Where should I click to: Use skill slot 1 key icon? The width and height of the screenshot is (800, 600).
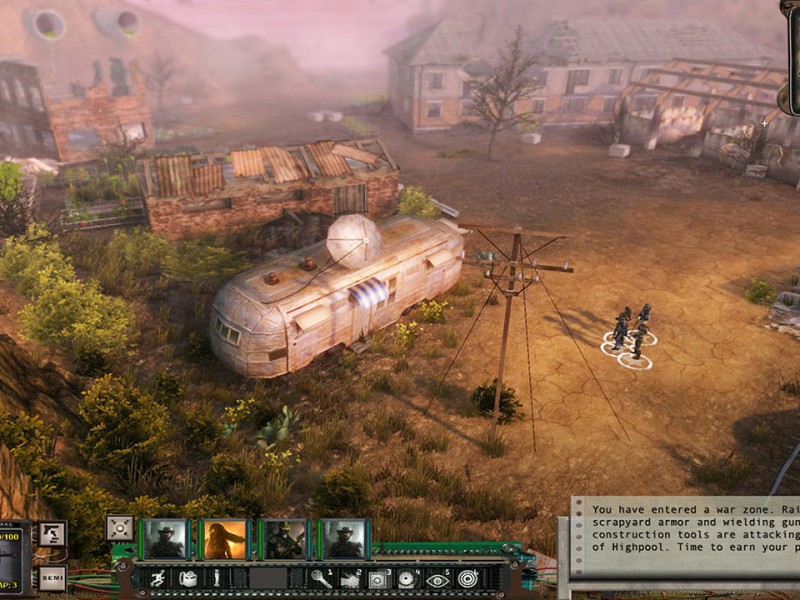point(321,578)
